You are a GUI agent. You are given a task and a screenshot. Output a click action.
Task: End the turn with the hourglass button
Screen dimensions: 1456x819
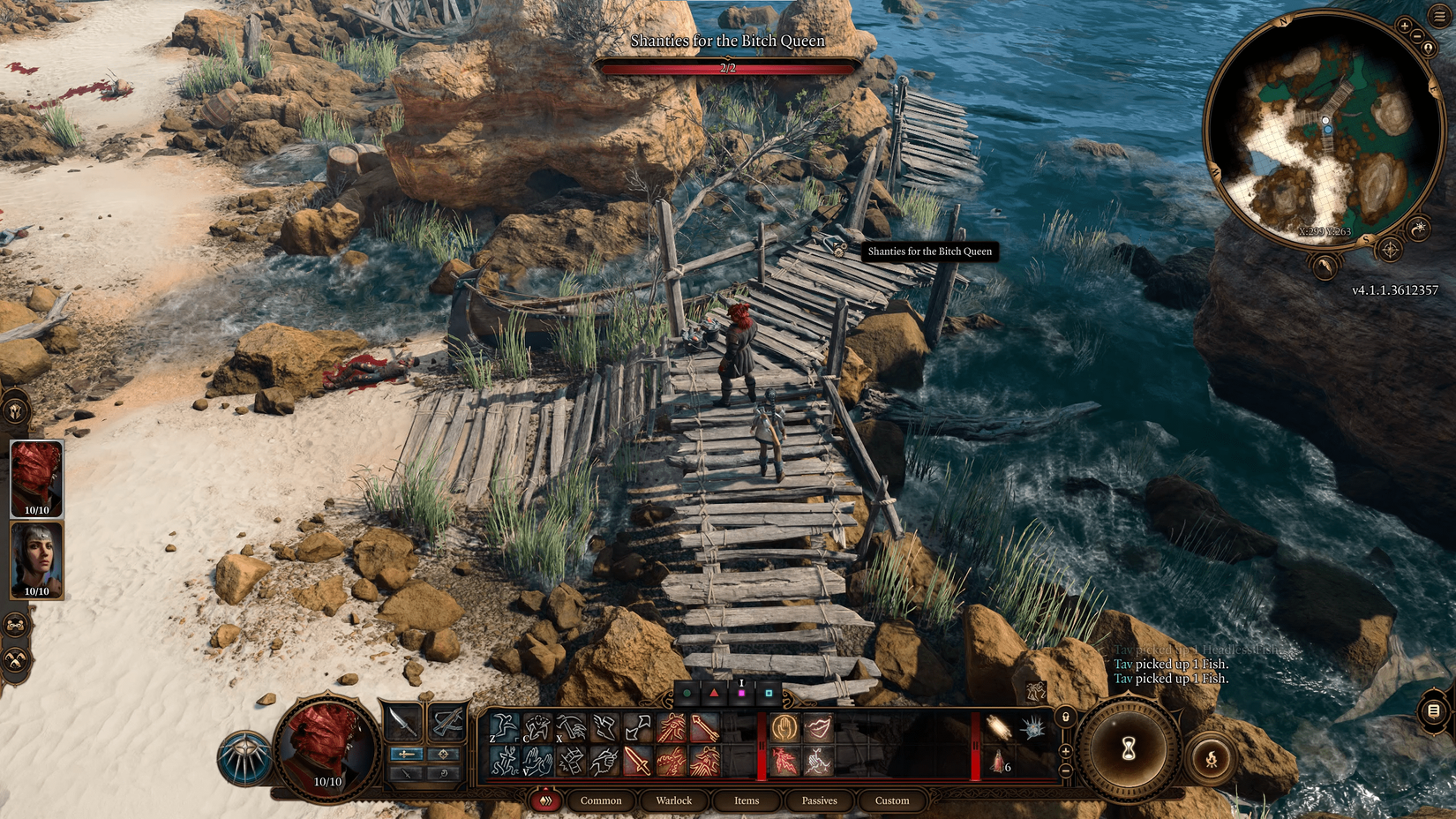[1128, 748]
